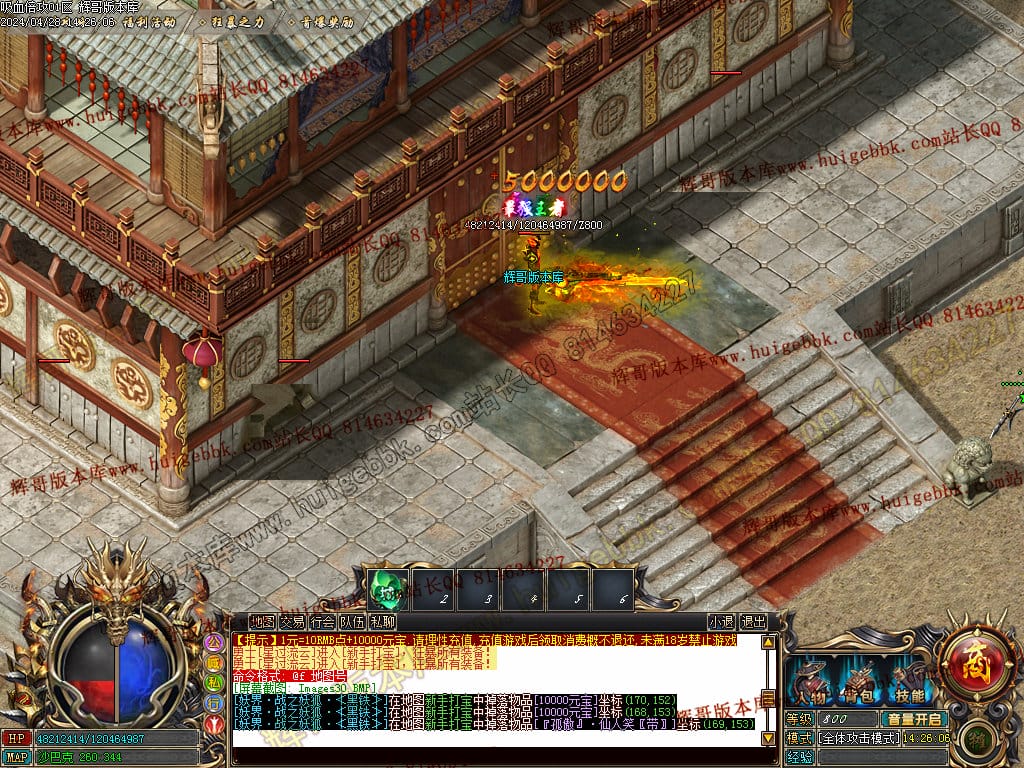Click the 退出 exit game button
1024x768 pixels.
753,621
